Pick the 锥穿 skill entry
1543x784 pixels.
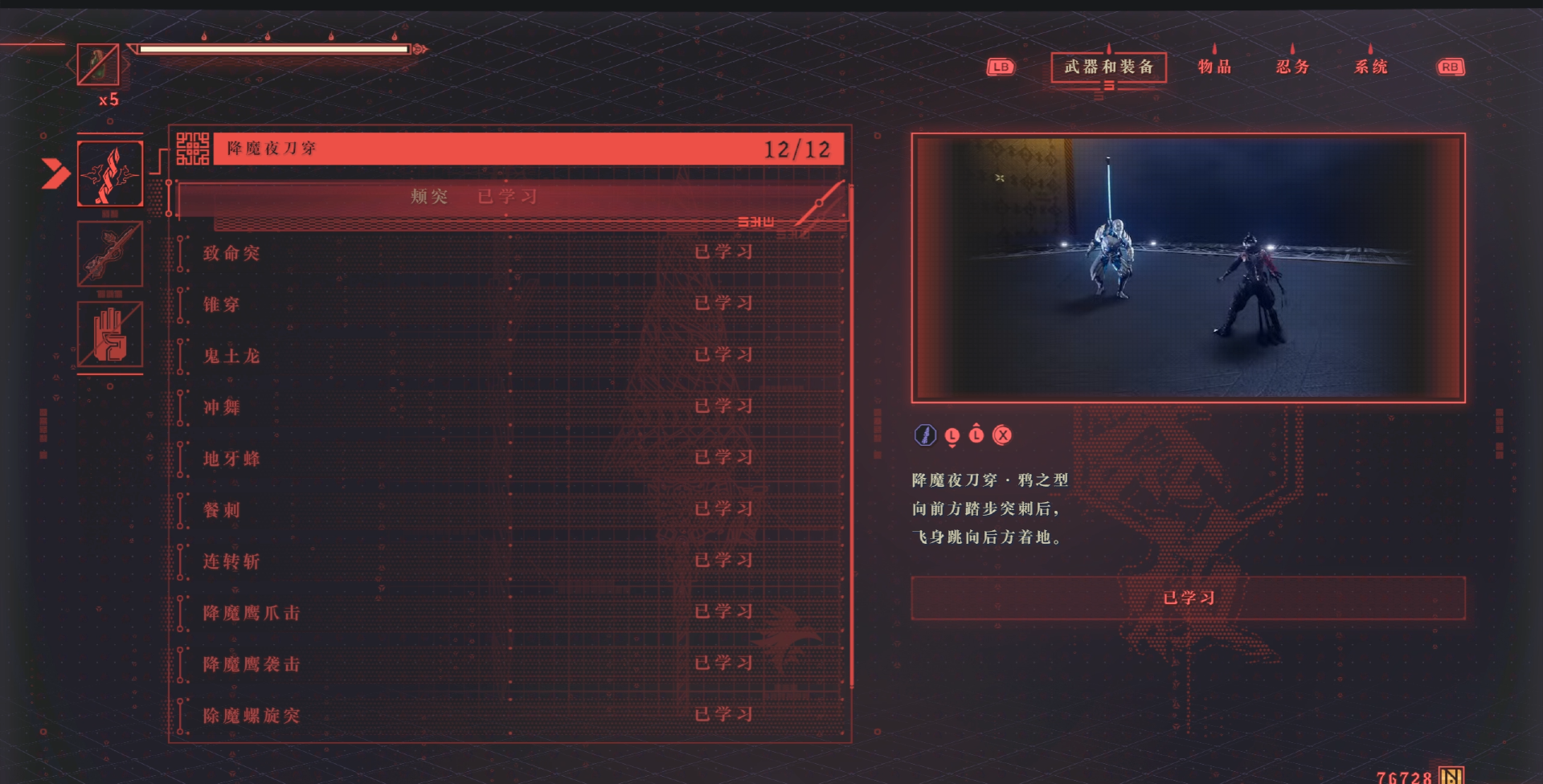[x=511, y=304]
